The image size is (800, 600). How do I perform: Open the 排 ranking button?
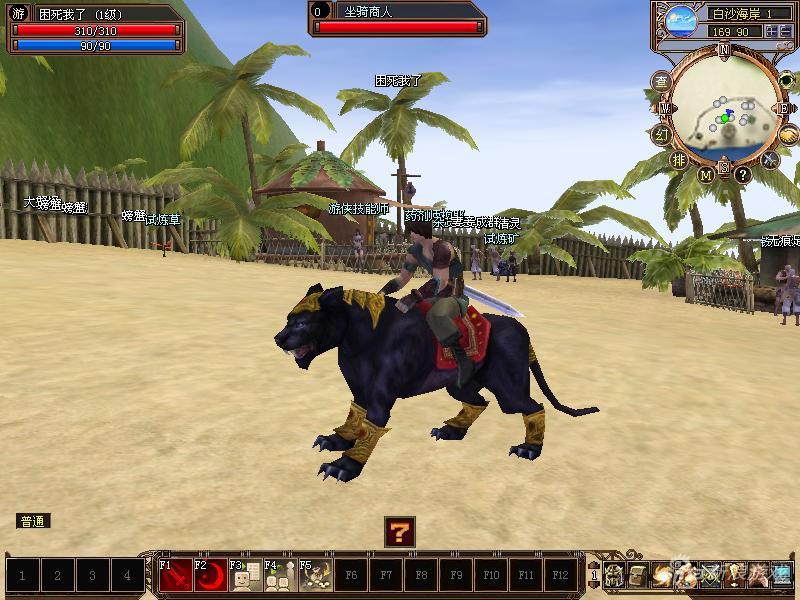click(x=679, y=160)
